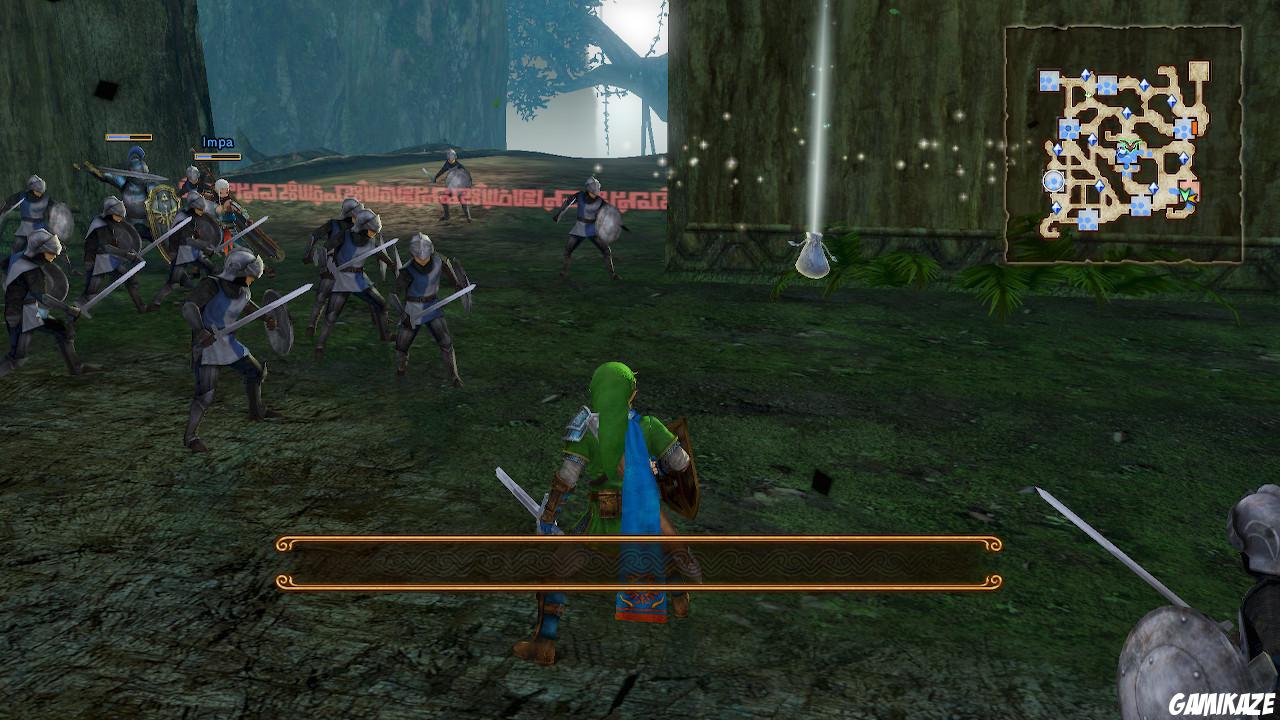The height and width of the screenshot is (720, 1280).
Task: Click a blue diamond outpost icon on the minimap
Action: tap(1085, 73)
